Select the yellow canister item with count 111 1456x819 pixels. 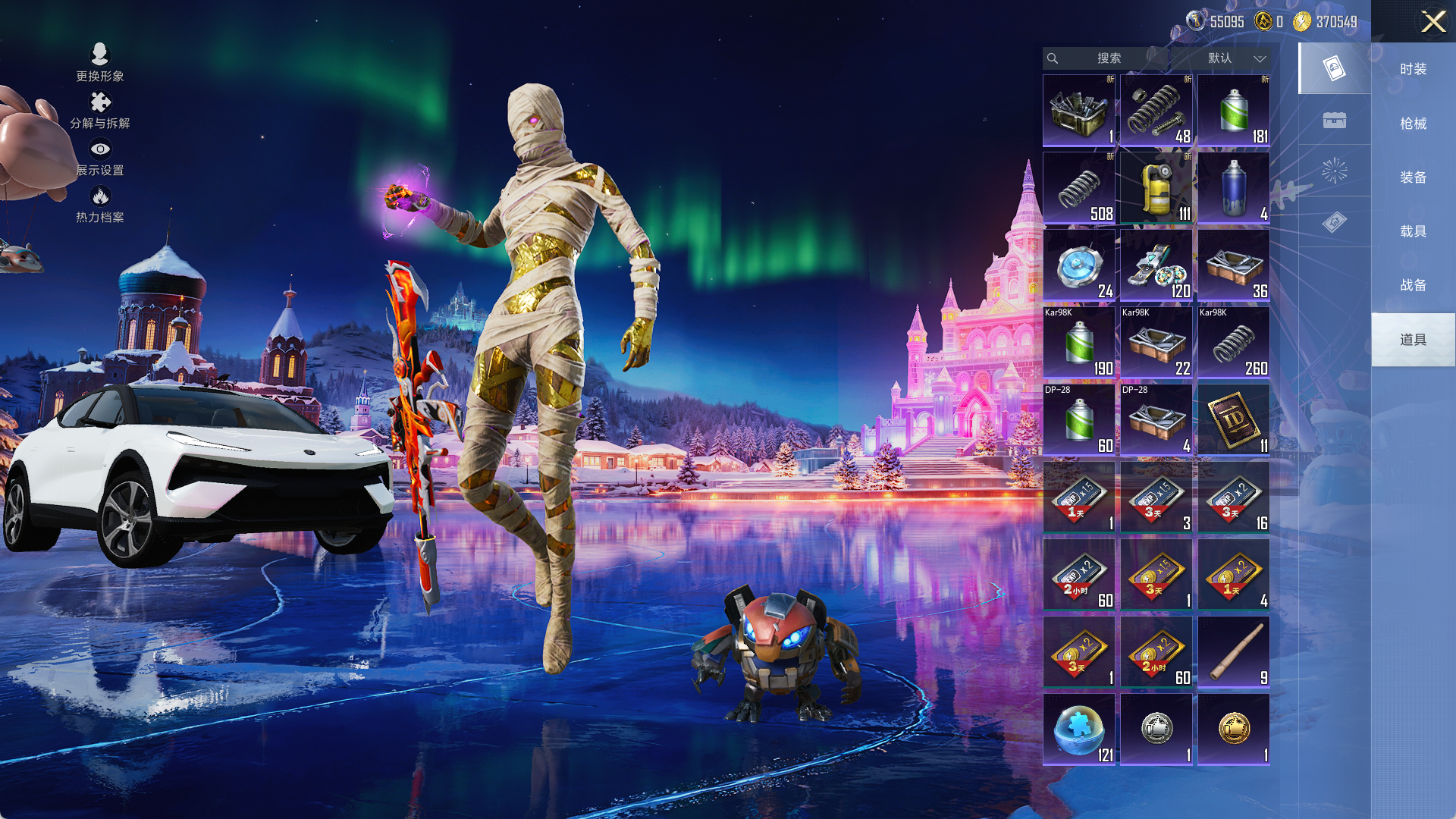1156,187
